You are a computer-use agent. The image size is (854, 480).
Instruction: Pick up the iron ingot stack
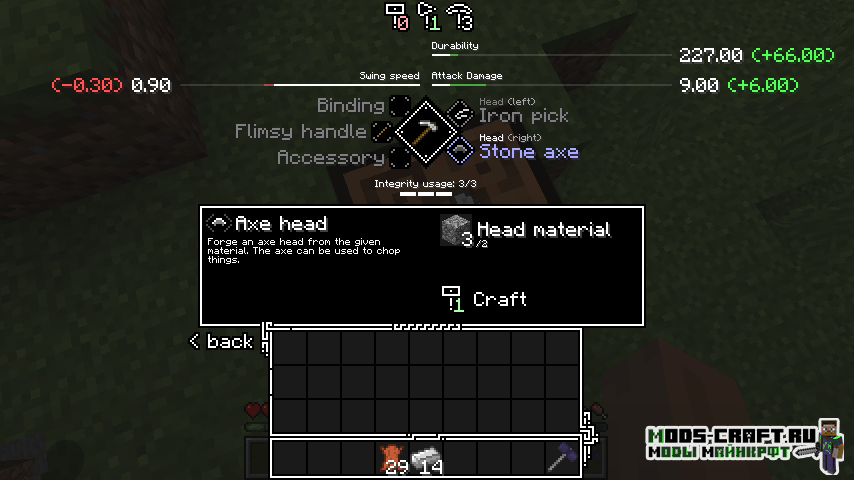click(x=426, y=457)
